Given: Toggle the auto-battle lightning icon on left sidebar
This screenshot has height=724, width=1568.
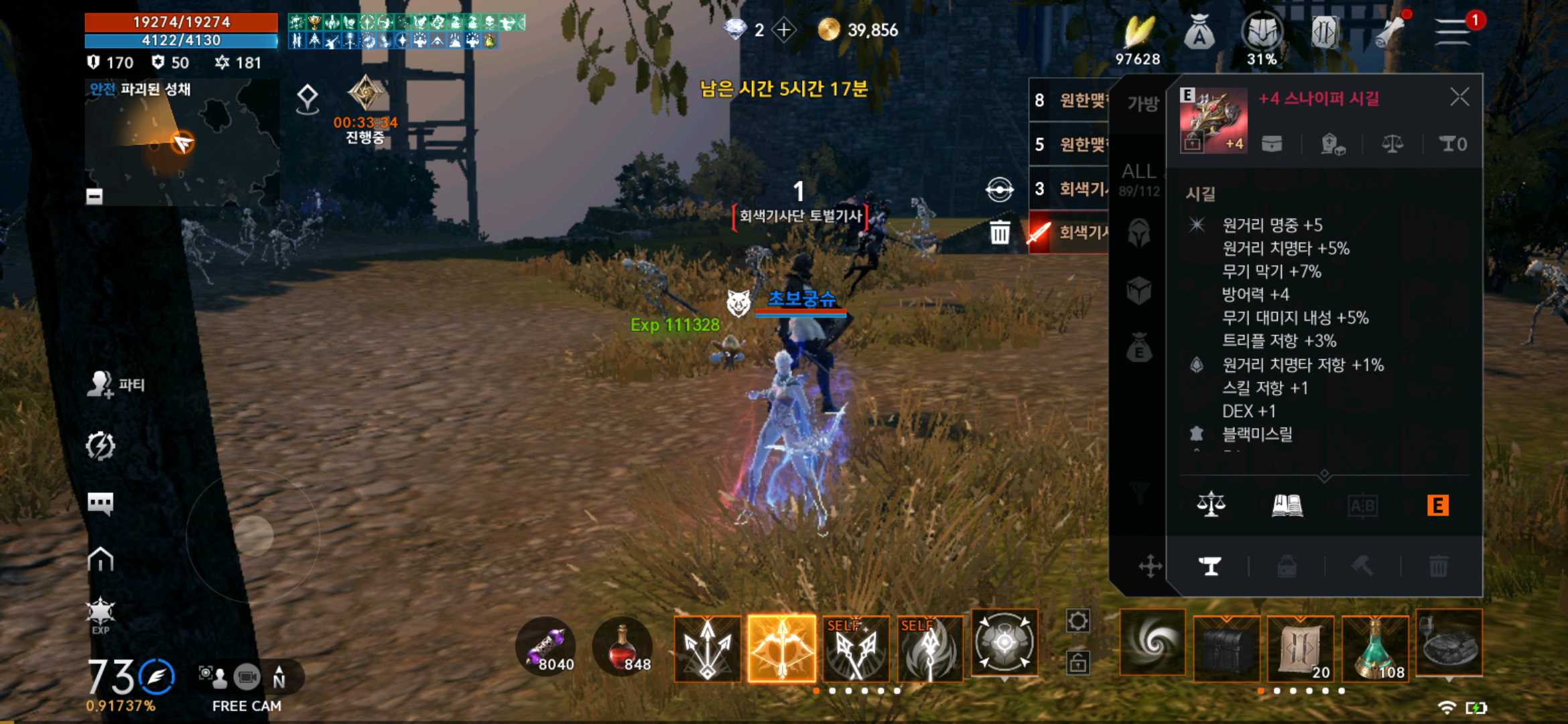Looking at the screenshot, I should pos(101,444).
